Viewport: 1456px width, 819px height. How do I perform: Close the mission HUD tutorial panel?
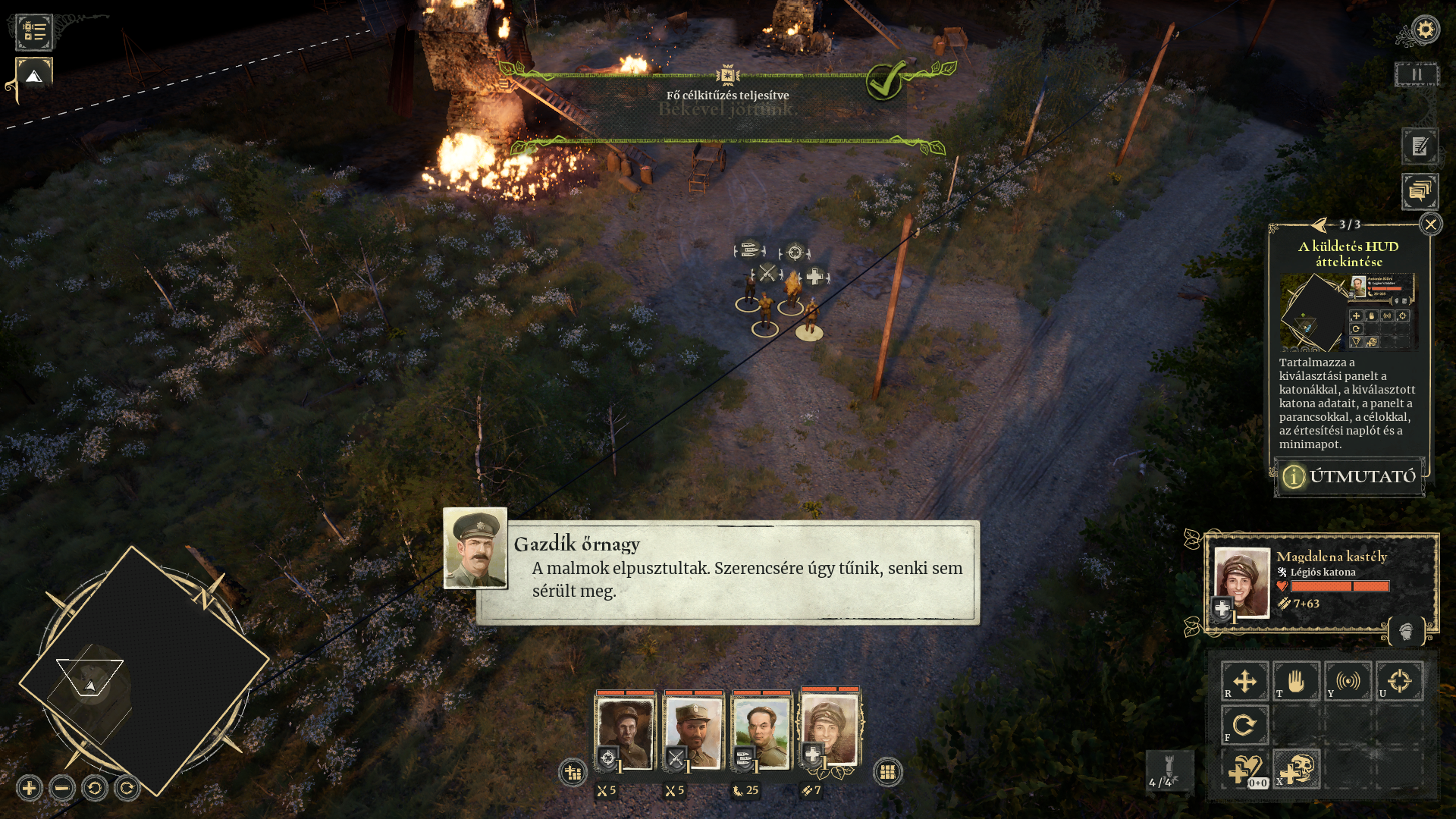coord(1430,224)
